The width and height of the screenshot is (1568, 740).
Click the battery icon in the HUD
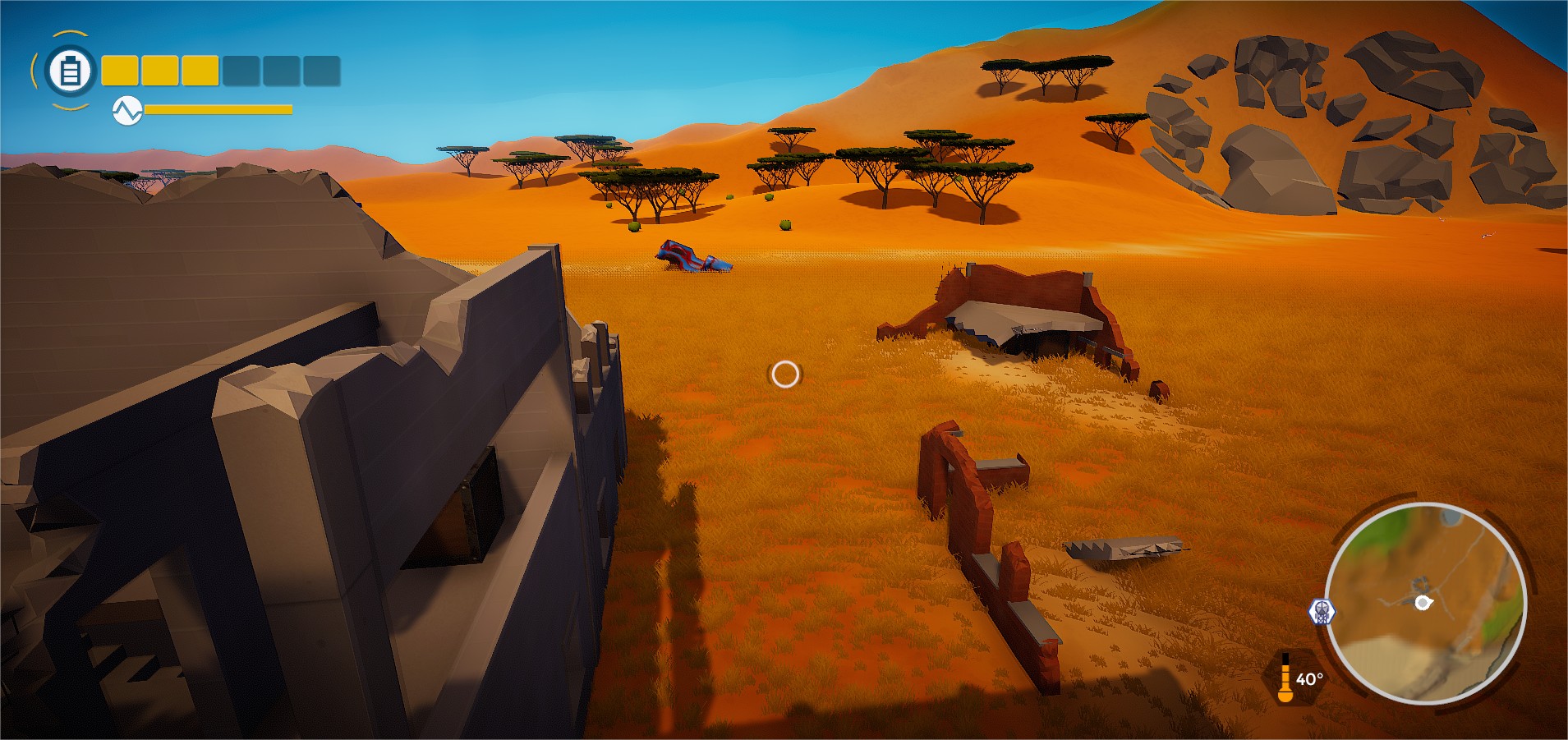click(70, 71)
